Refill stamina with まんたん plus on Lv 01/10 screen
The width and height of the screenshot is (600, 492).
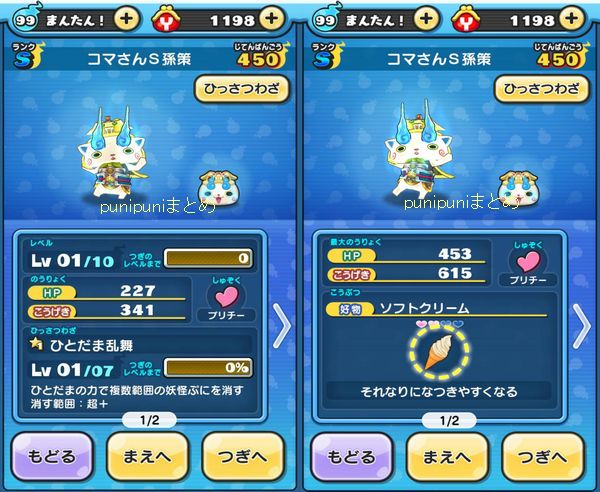pos(125,19)
